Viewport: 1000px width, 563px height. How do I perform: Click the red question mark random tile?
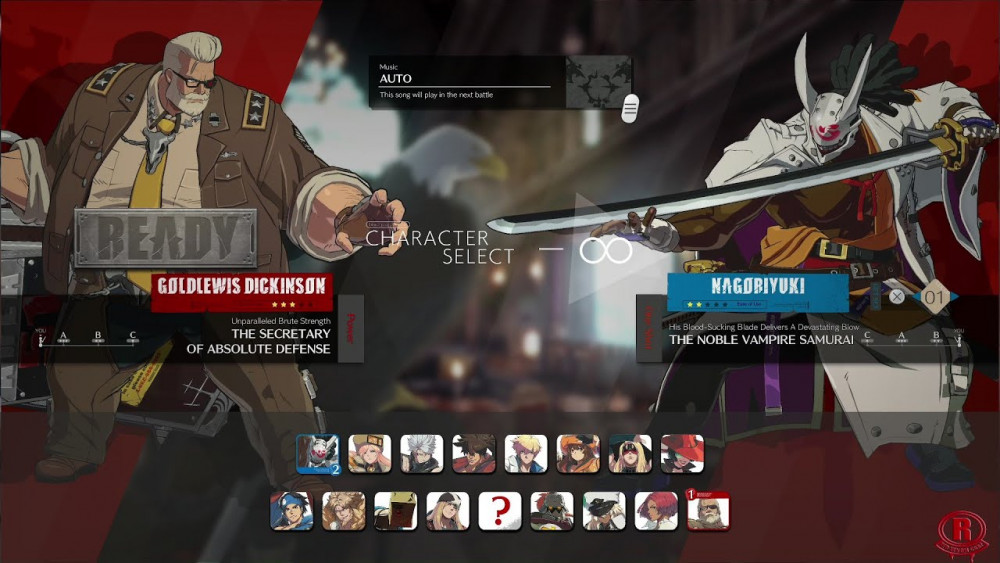click(x=499, y=510)
